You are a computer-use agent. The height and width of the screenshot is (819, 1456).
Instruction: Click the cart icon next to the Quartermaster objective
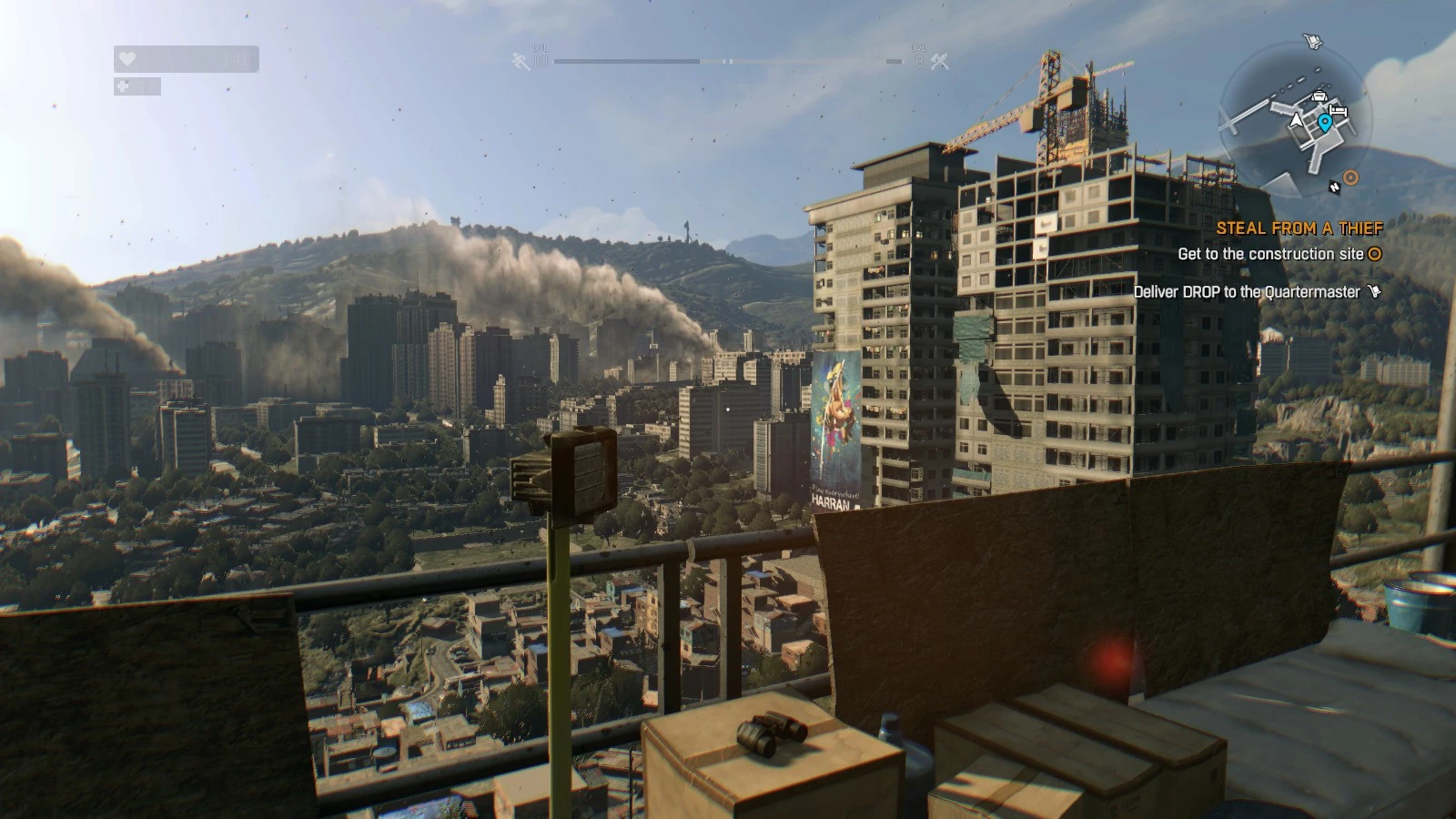click(1374, 292)
